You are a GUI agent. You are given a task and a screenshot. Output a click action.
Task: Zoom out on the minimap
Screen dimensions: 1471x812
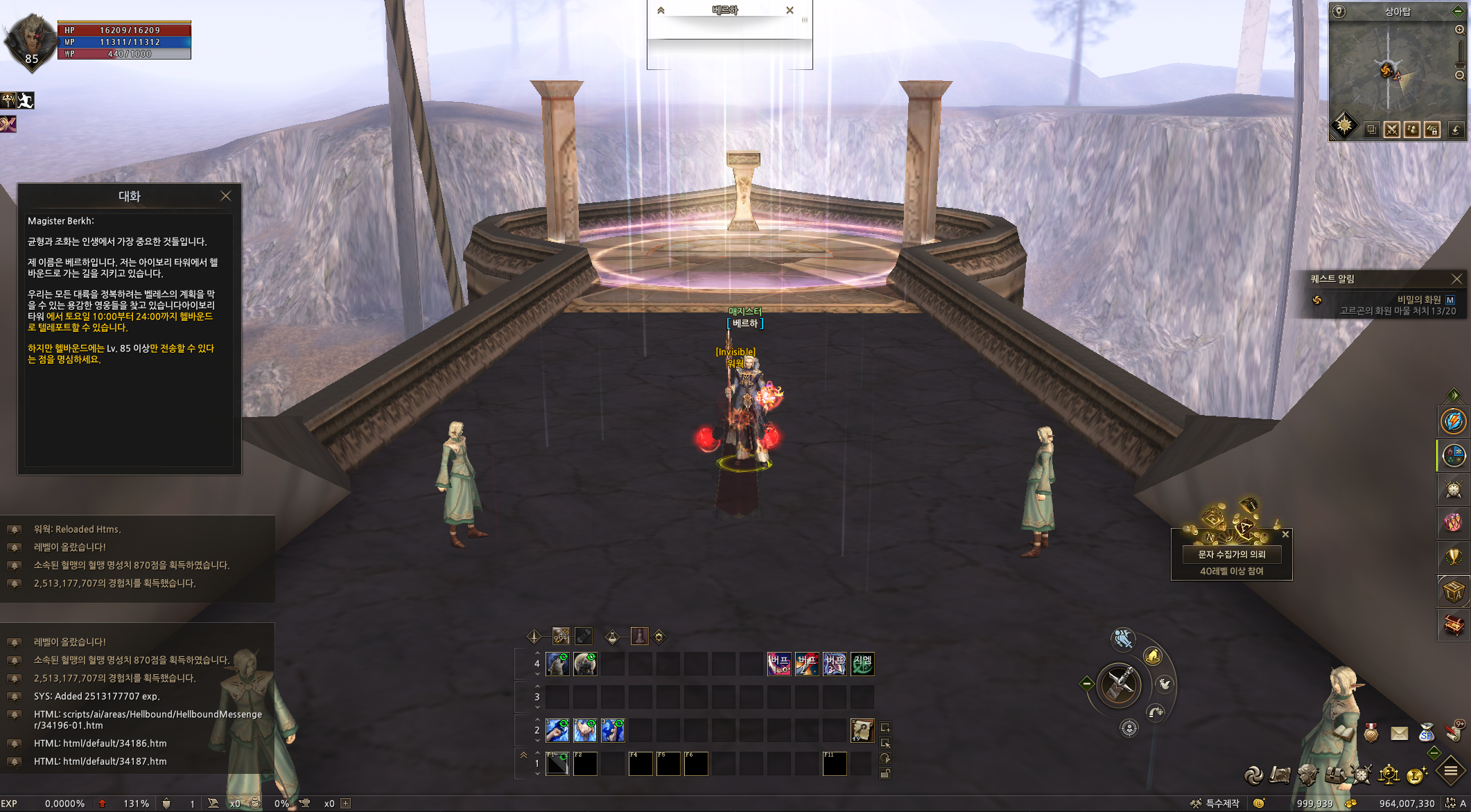coord(1459,75)
